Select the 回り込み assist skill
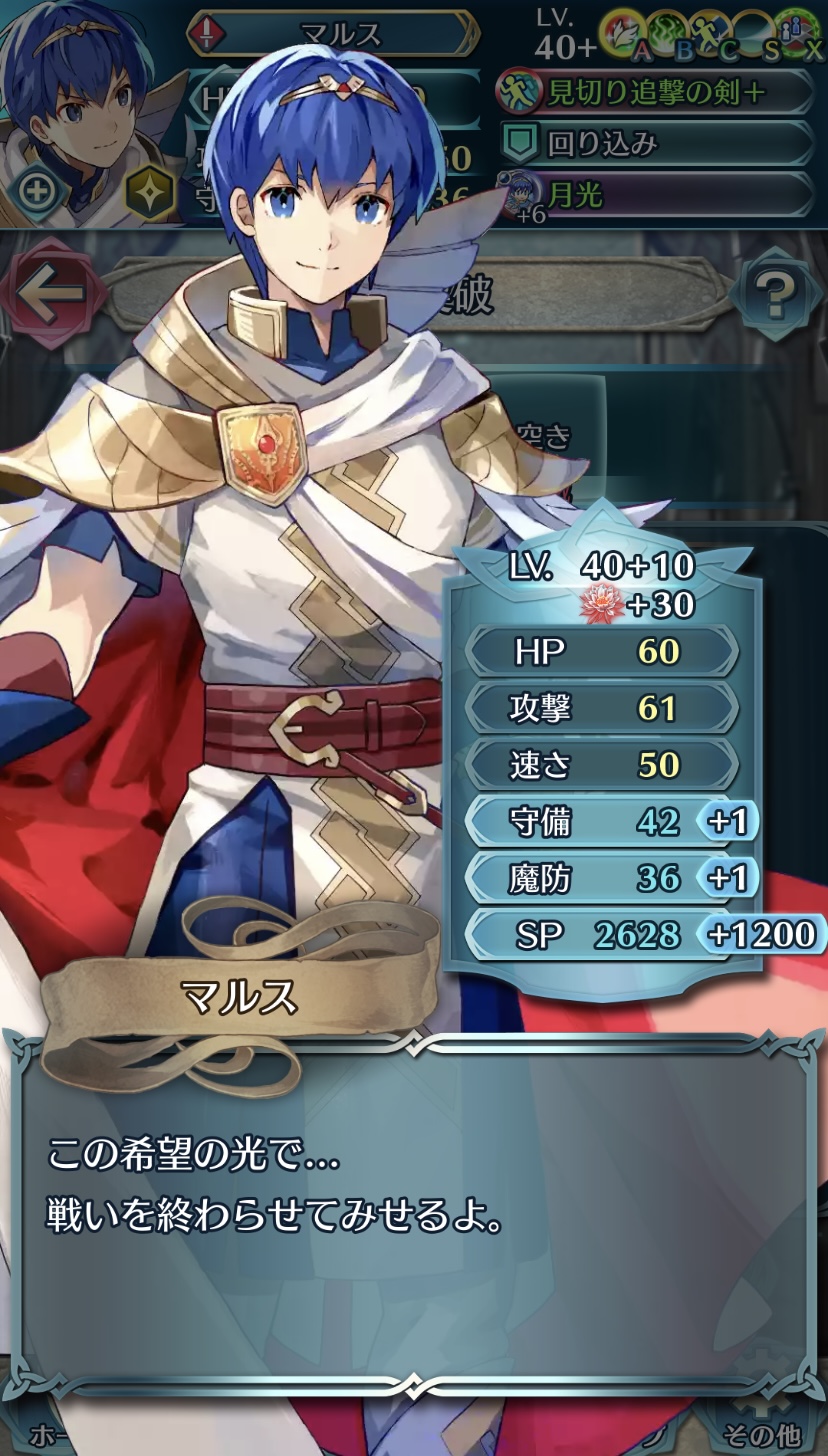The height and width of the screenshot is (1456, 828). [655, 143]
